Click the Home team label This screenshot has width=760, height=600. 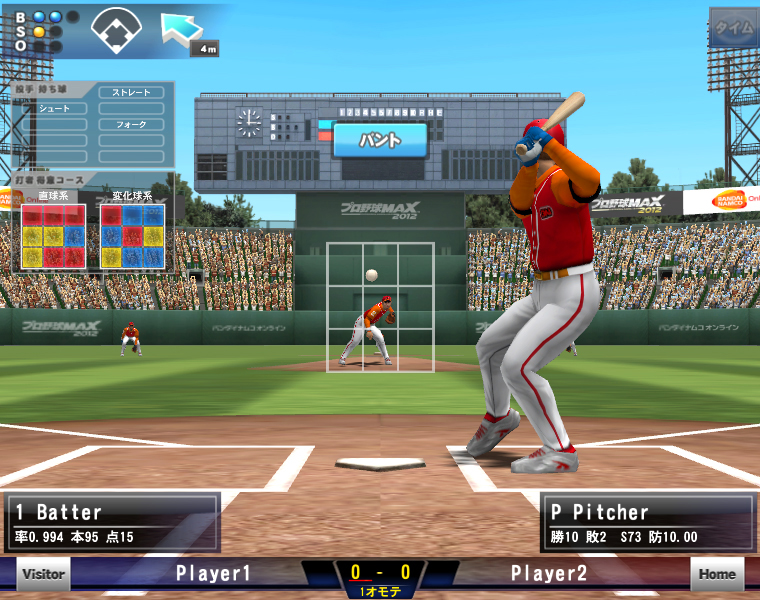(x=717, y=574)
